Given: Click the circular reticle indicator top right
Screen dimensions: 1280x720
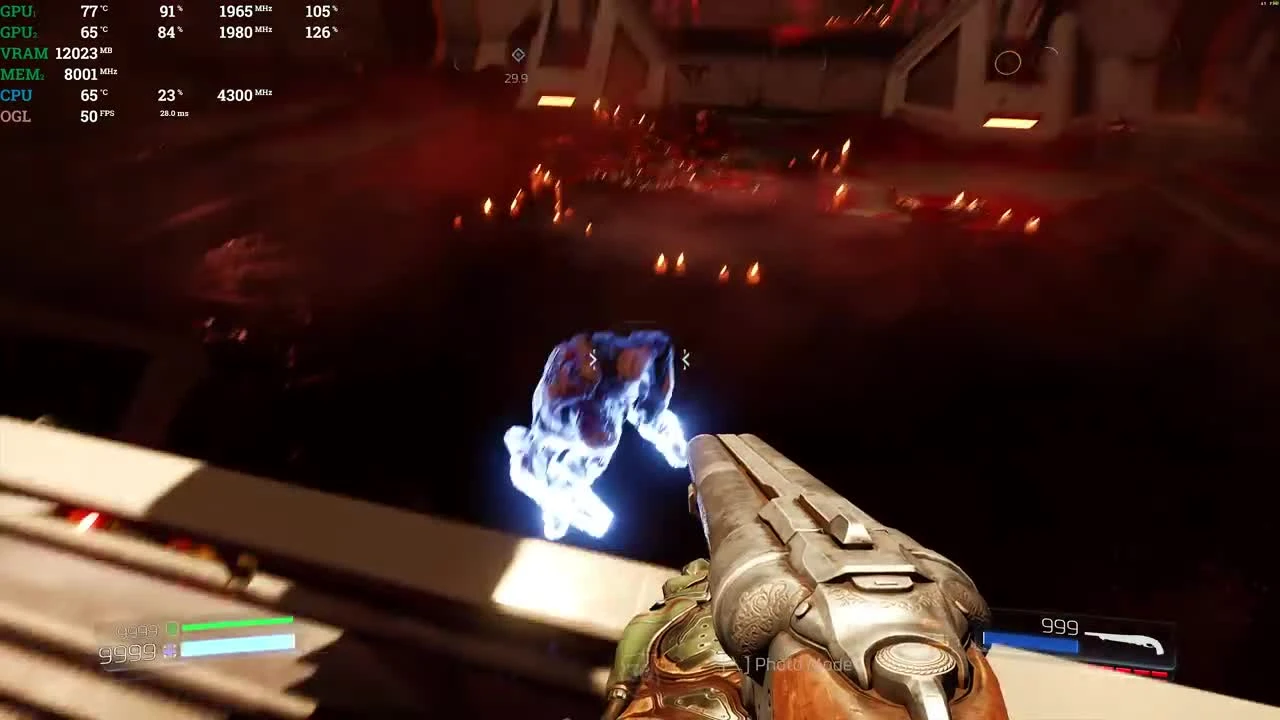Looking at the screenshot, I should click(1008, 62).
